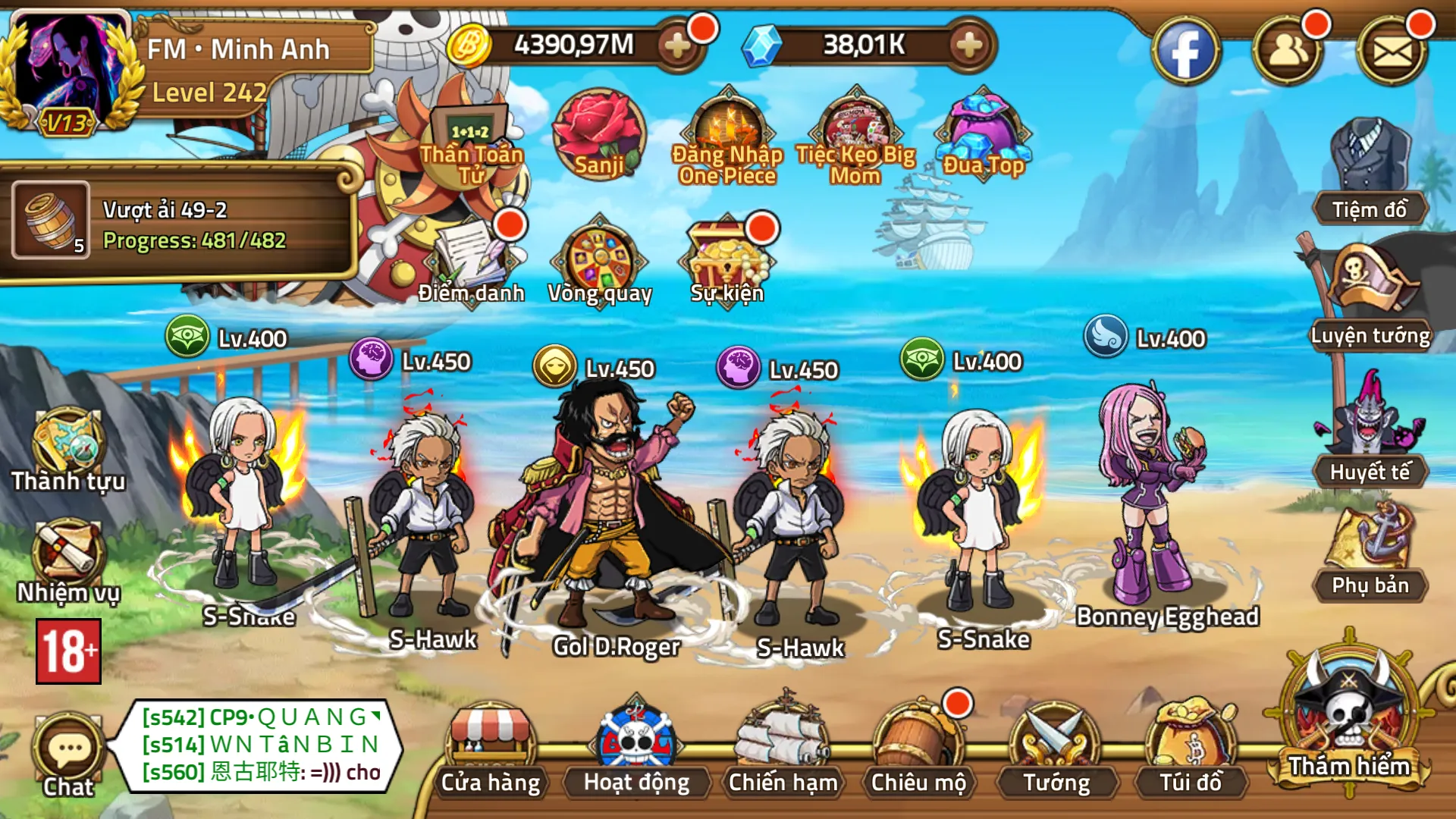Open the Chat window
The width and height of the screenshot is (1456, 819).
pos(68,755)
